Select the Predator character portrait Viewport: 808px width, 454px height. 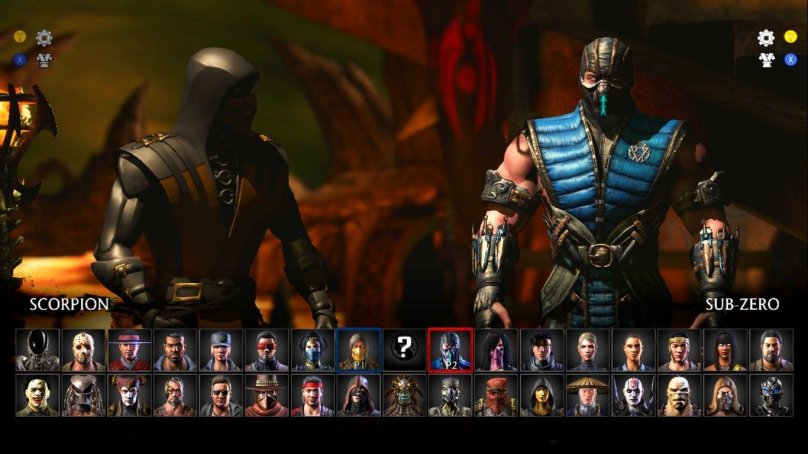pyautogui.click(x=84, y=396)
